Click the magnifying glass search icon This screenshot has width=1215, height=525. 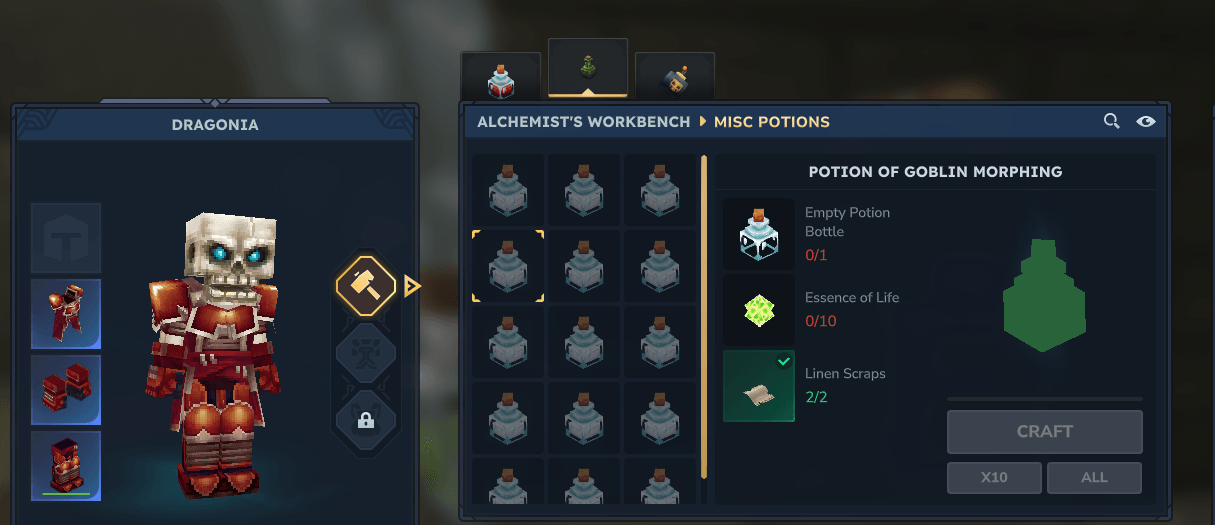(x=1111, y=122)
